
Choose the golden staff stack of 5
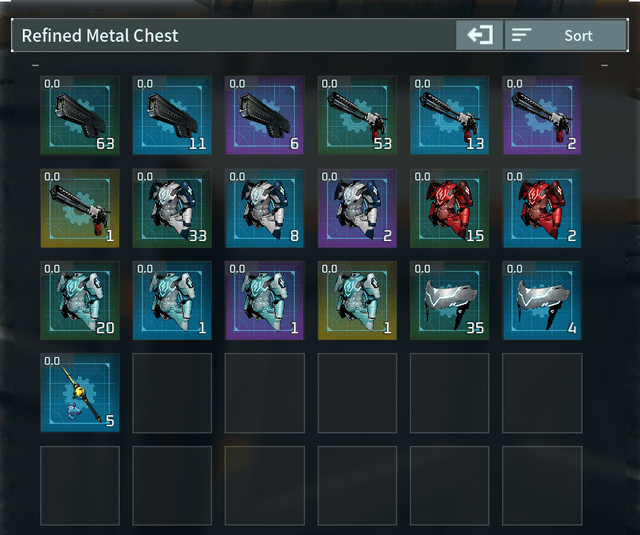click(x=80, y=393)
